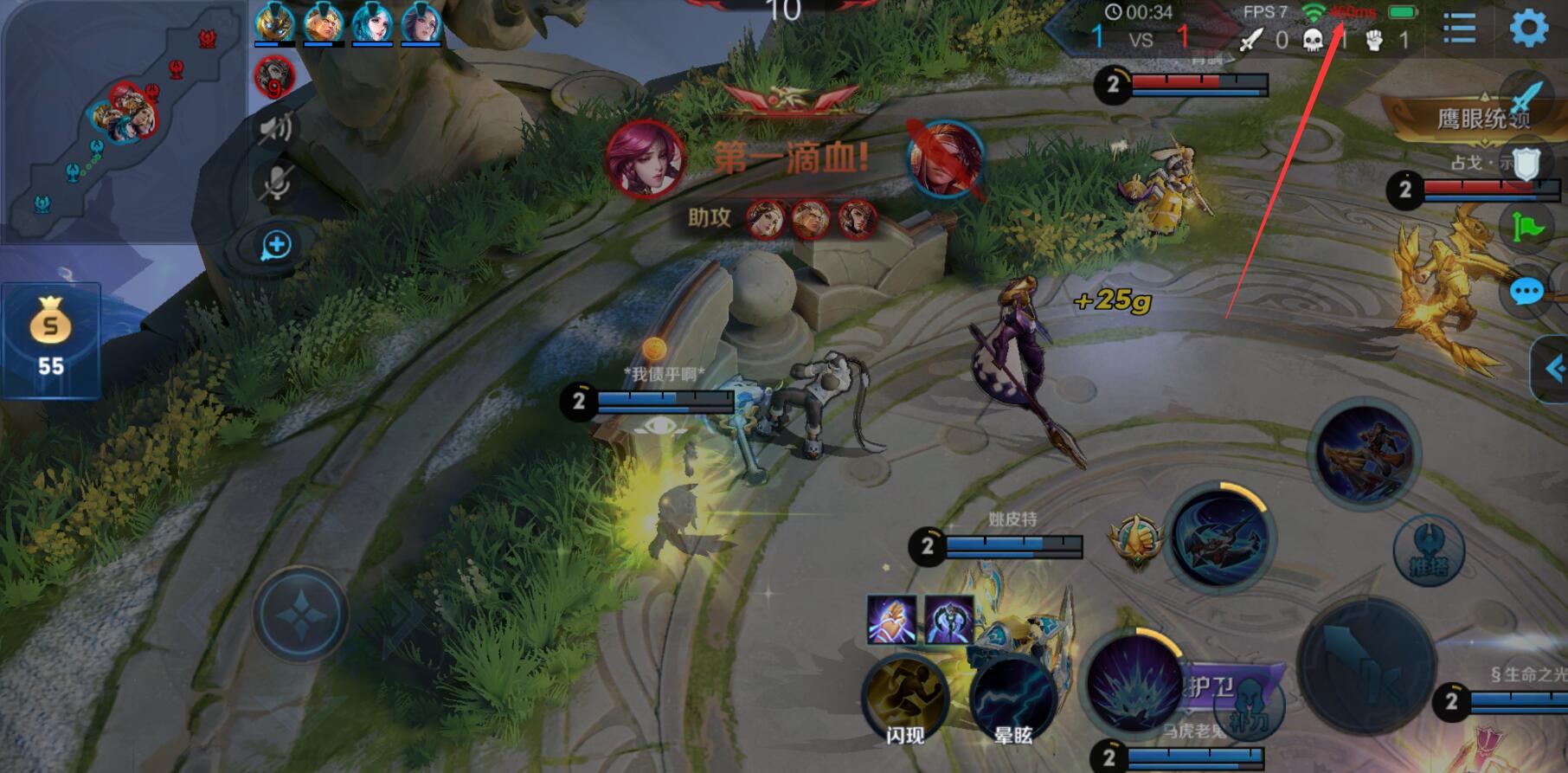Toggle the microphone icon
1568x773 pixels.
[x=277, y=183]
